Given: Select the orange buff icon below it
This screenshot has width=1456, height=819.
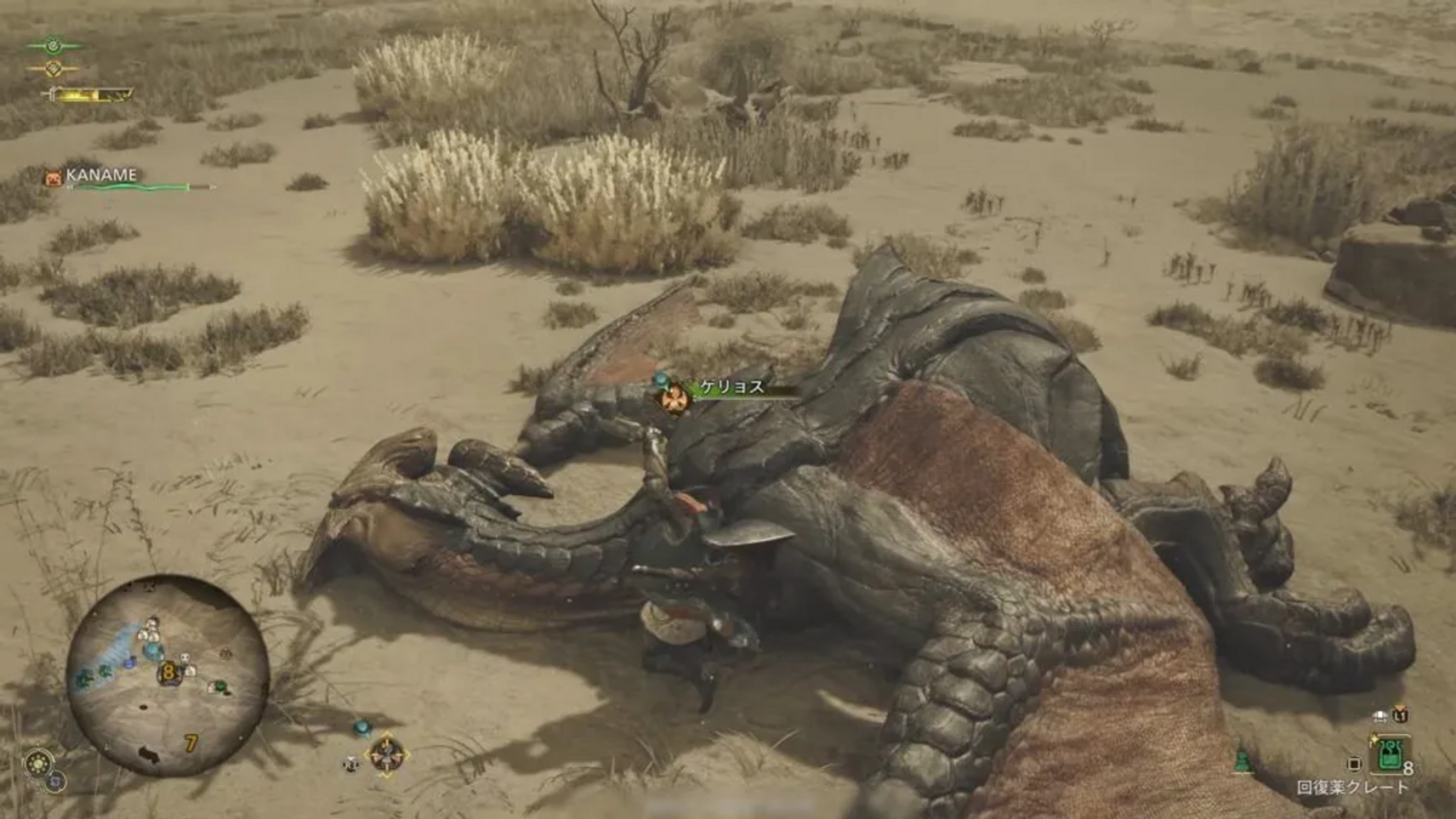Looking at the screenshot, I should click(54, 70).
